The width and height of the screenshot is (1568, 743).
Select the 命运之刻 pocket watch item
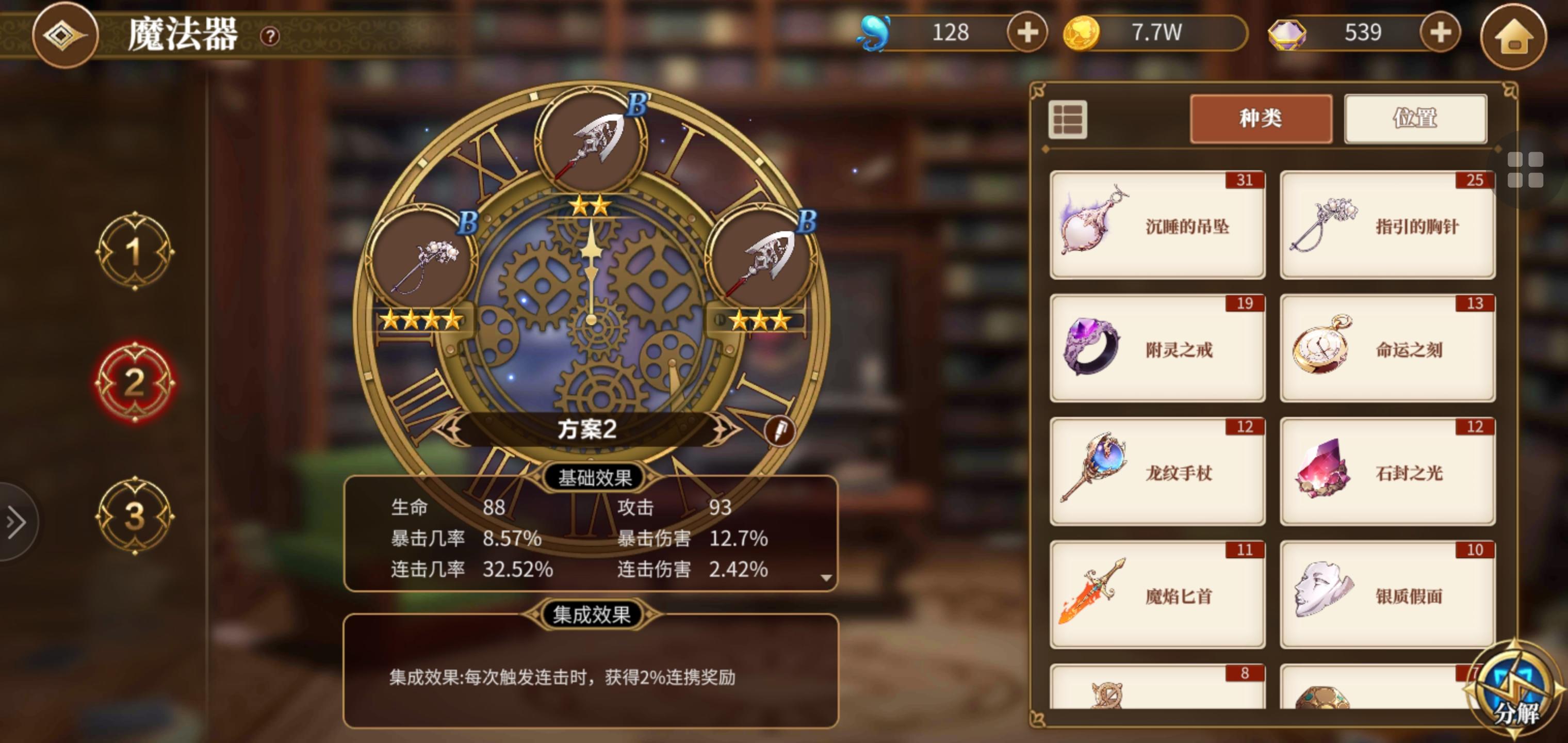click(1386, 349)
